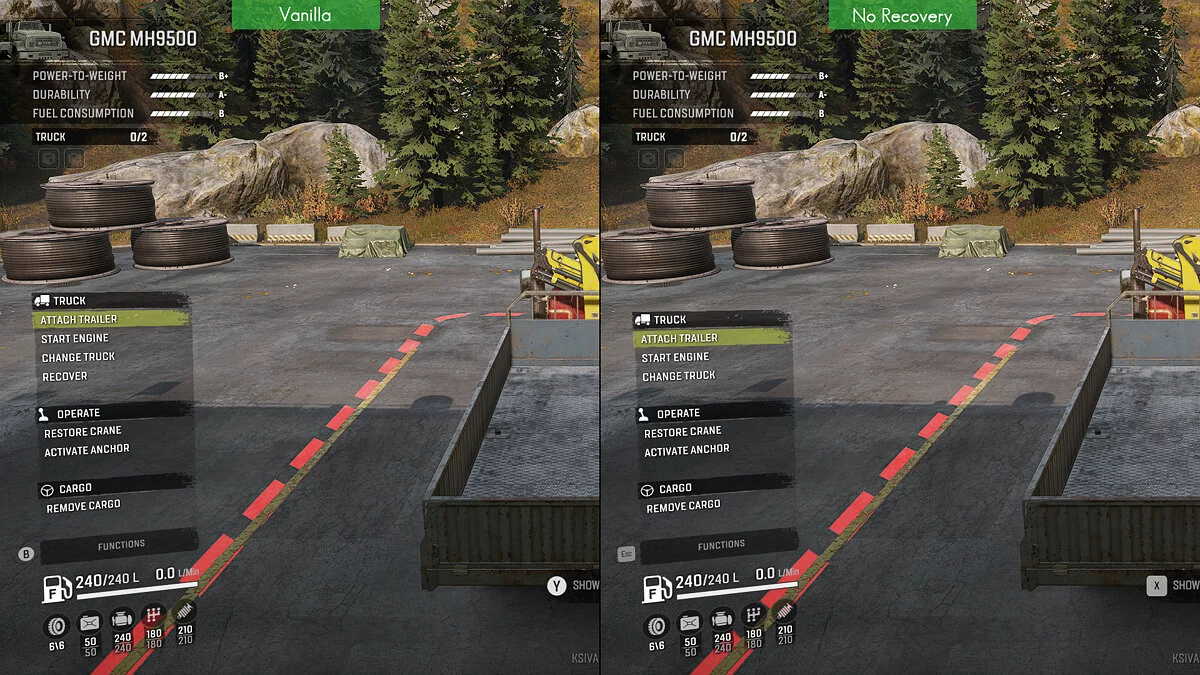Choose Restore Crane in the No Recovery screenshot
1200x675 pixels.
point(682,432)
